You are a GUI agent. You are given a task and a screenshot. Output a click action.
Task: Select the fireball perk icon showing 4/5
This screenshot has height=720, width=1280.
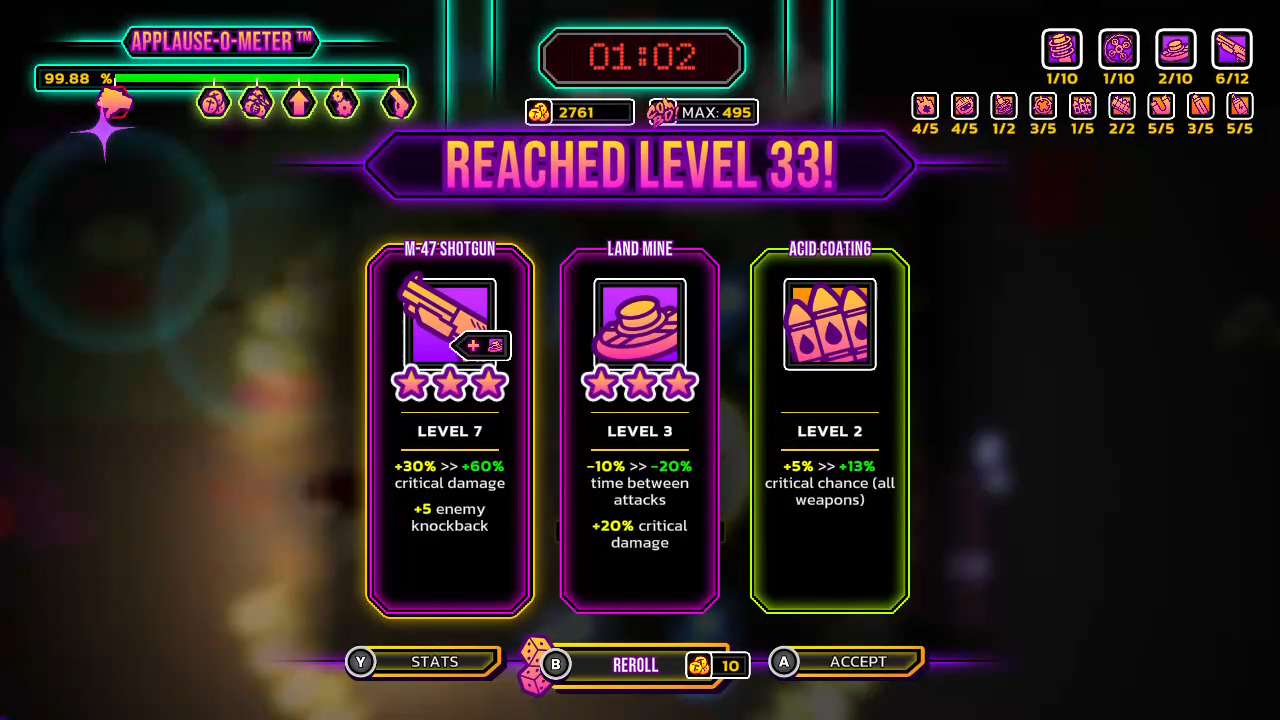pos(924,105)
